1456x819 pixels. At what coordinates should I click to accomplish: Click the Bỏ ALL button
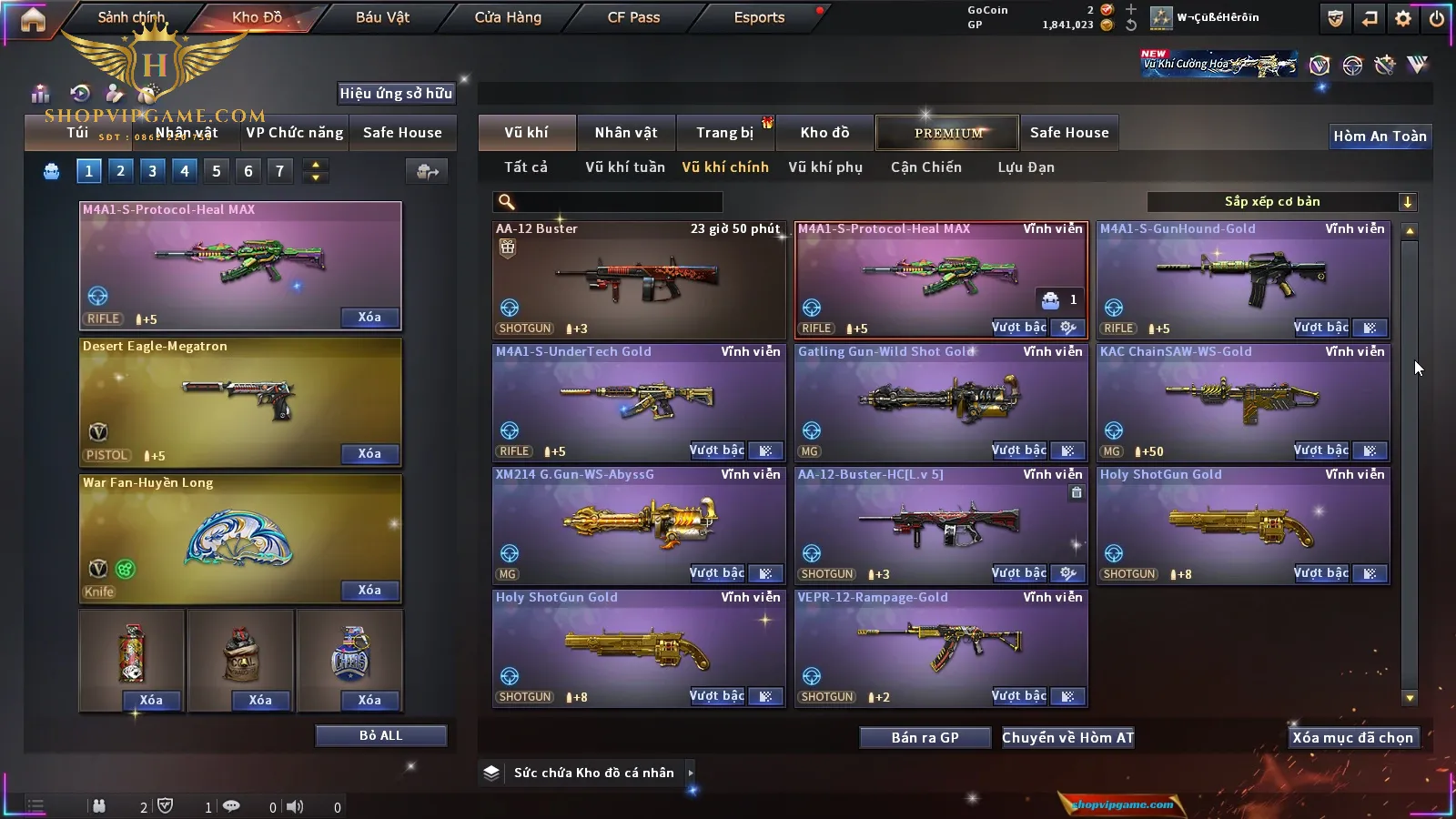click(380, 735)
